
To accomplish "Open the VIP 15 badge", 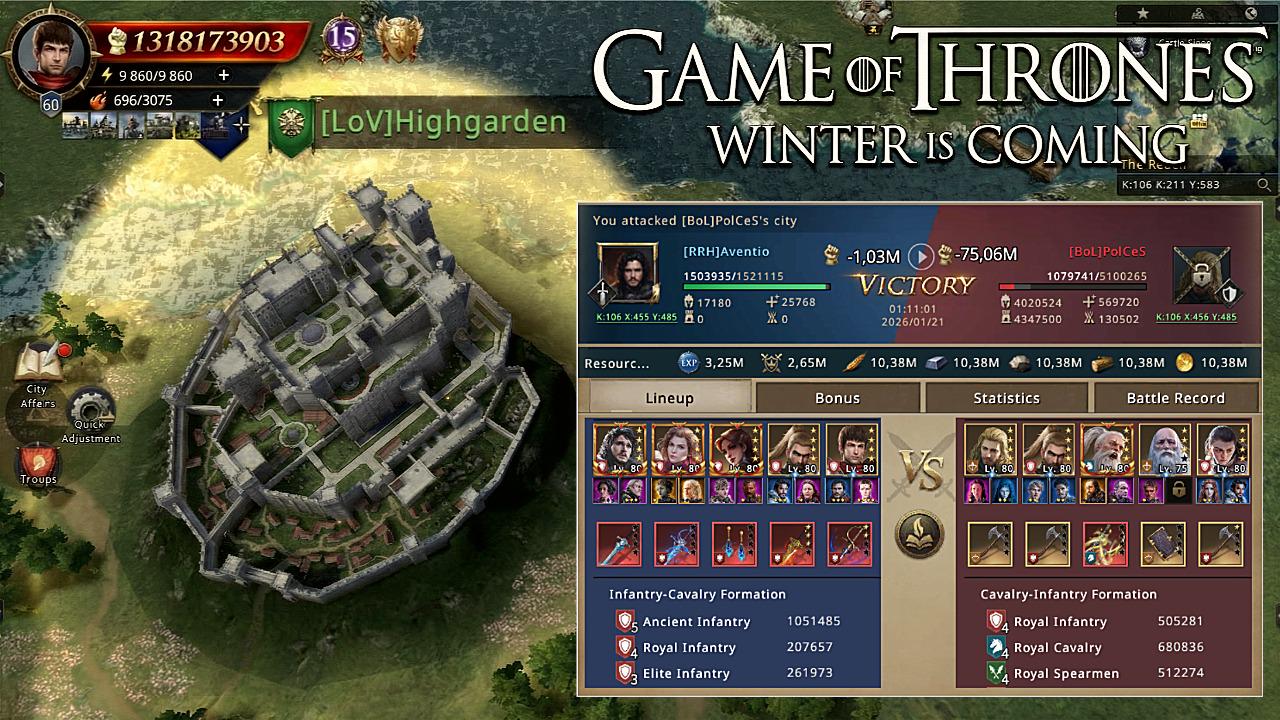I will click(x=342, y=39).
